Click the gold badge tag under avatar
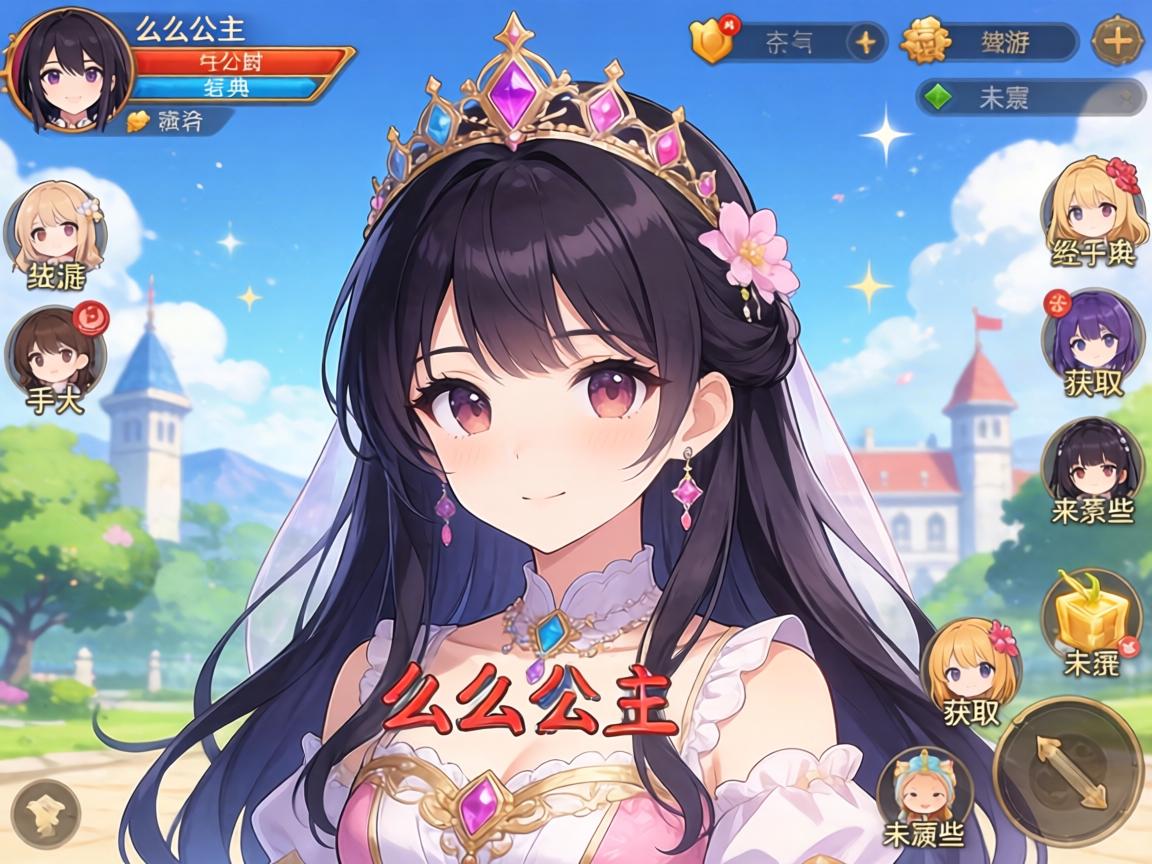The height and width of the screenshot is (864, 1152). [170, 122]
